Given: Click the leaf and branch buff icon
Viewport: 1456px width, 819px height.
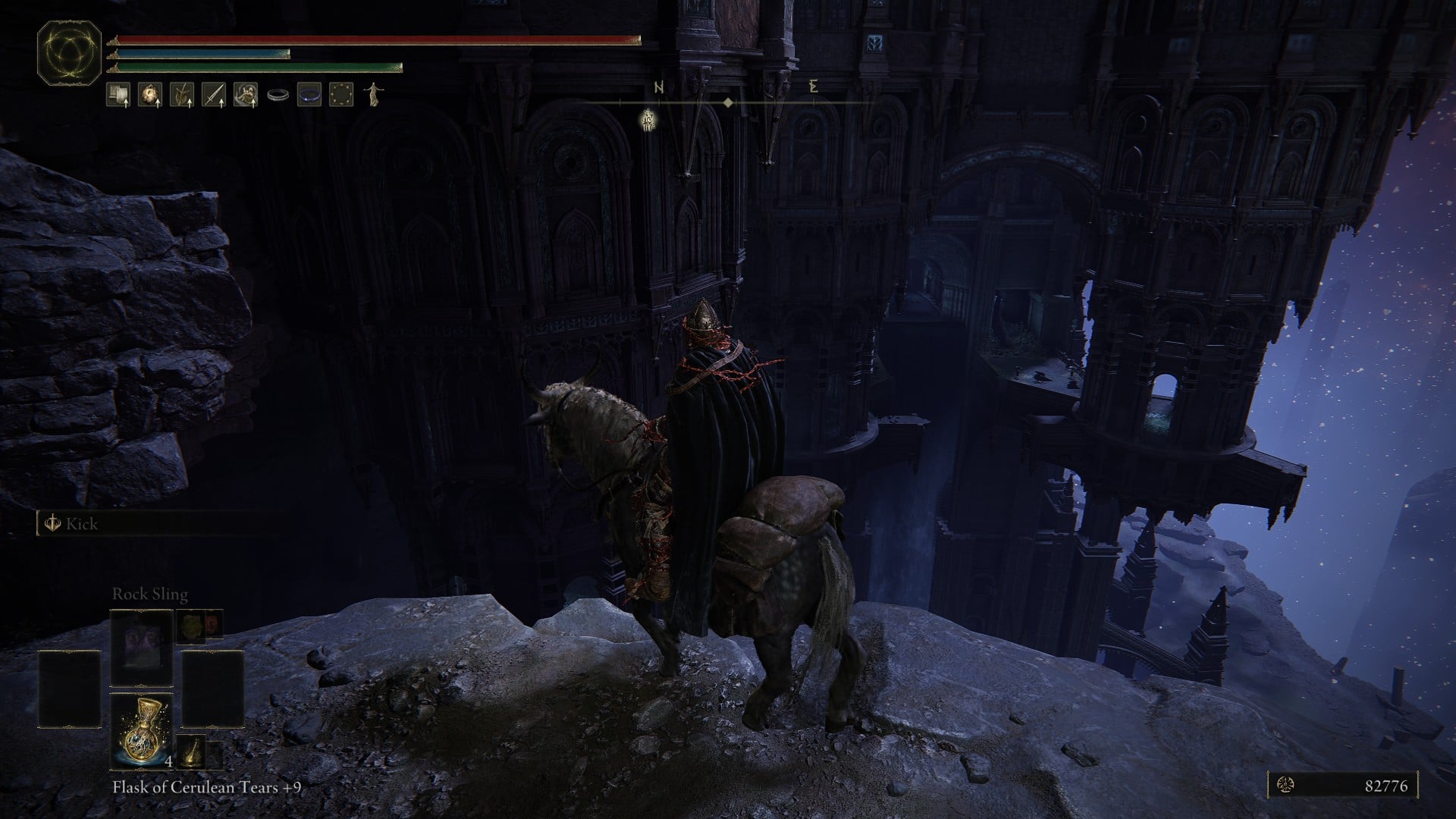Looking at the screenshot, I should click(x=182, y=95).
